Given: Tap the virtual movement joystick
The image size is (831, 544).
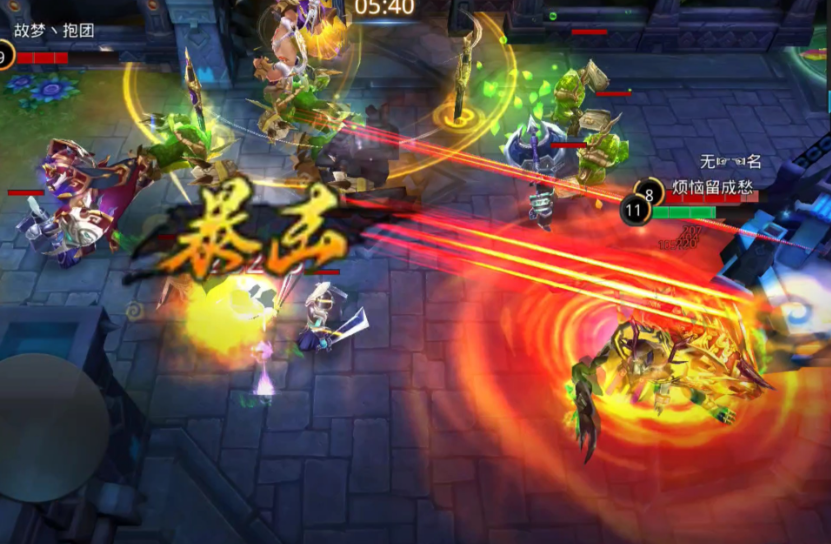Looking at the screenshot, I should point(50,427).
